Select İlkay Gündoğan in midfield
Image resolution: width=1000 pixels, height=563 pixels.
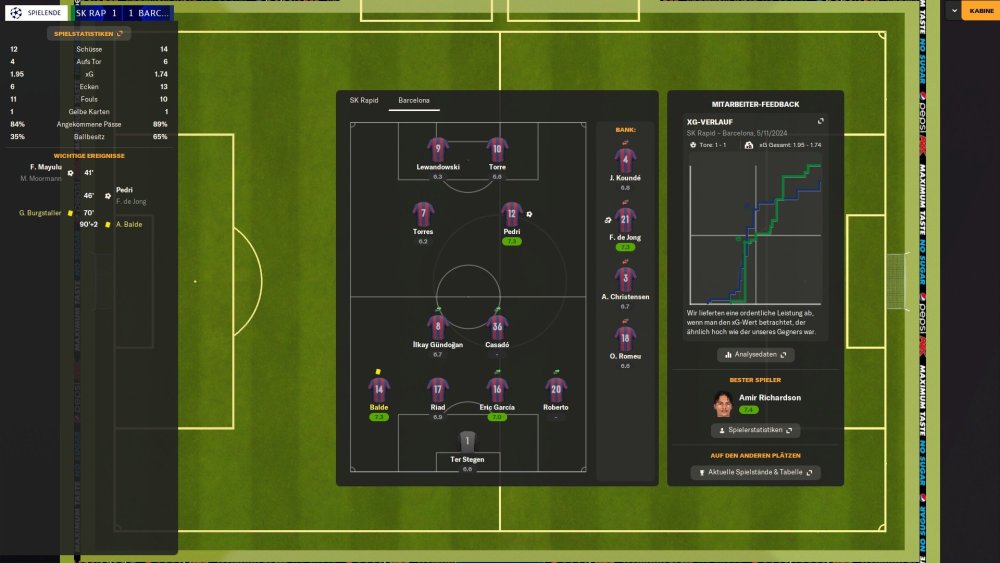(x=438, y=327)
